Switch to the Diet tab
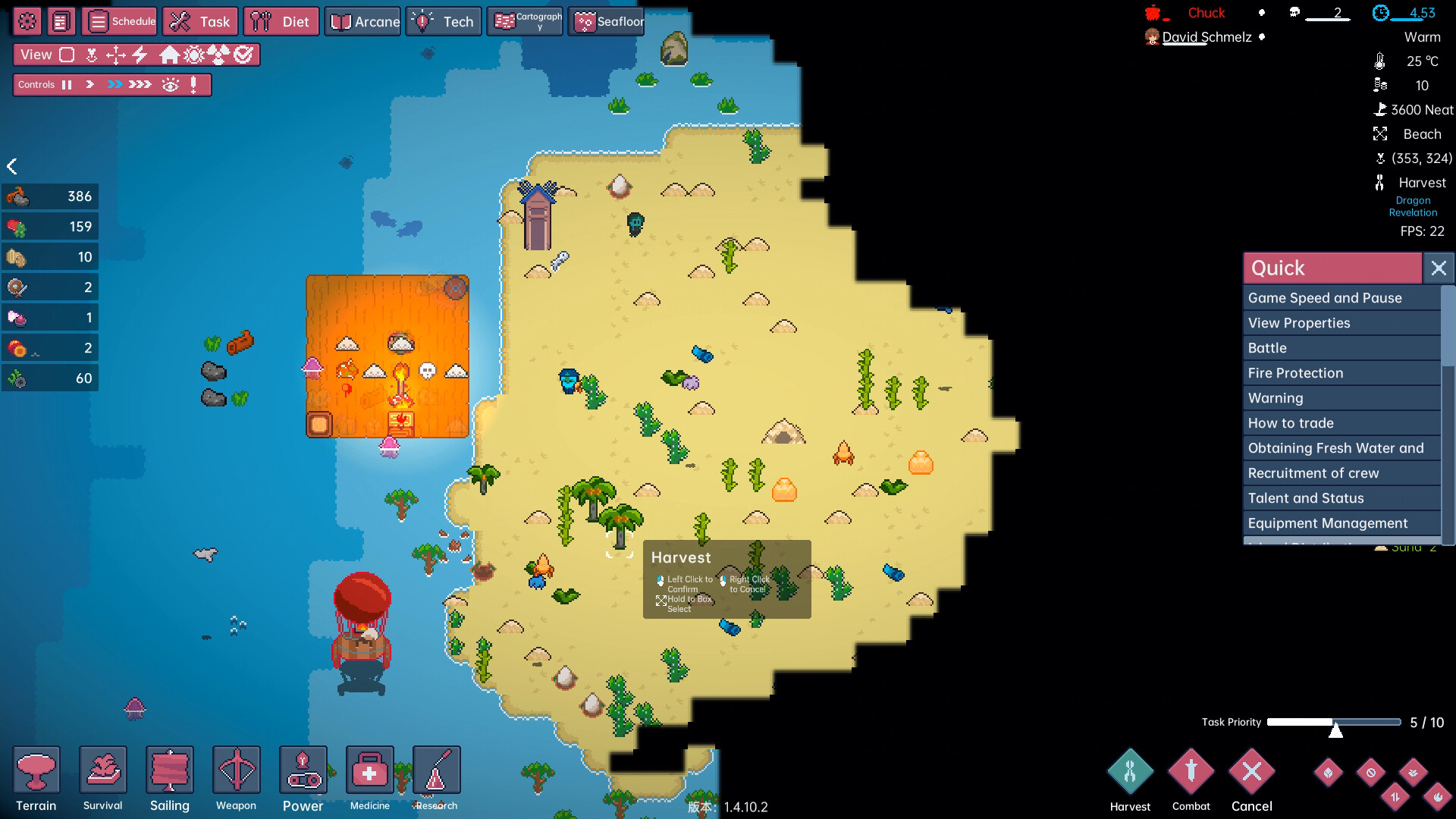 tap(281, 21)
